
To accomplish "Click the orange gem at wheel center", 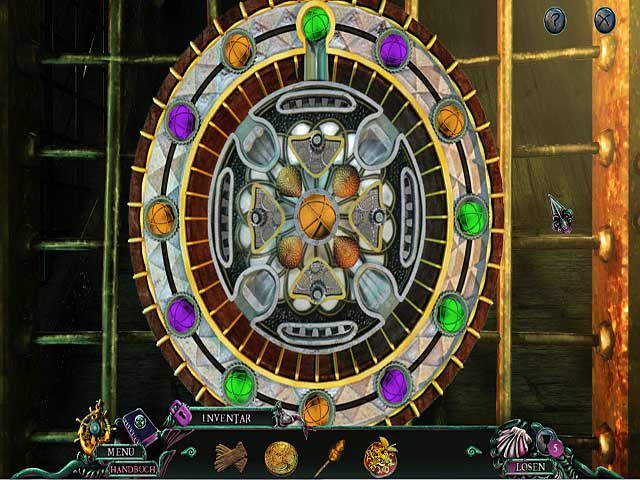I will [x=318, y=214].
